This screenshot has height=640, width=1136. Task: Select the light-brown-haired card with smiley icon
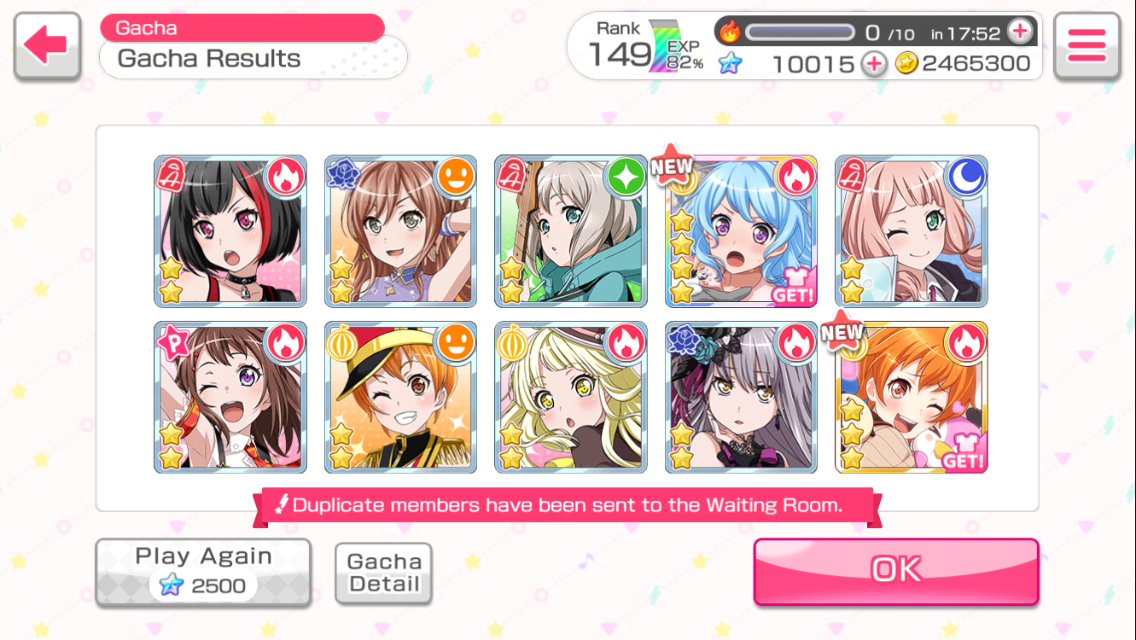[401, 231]
